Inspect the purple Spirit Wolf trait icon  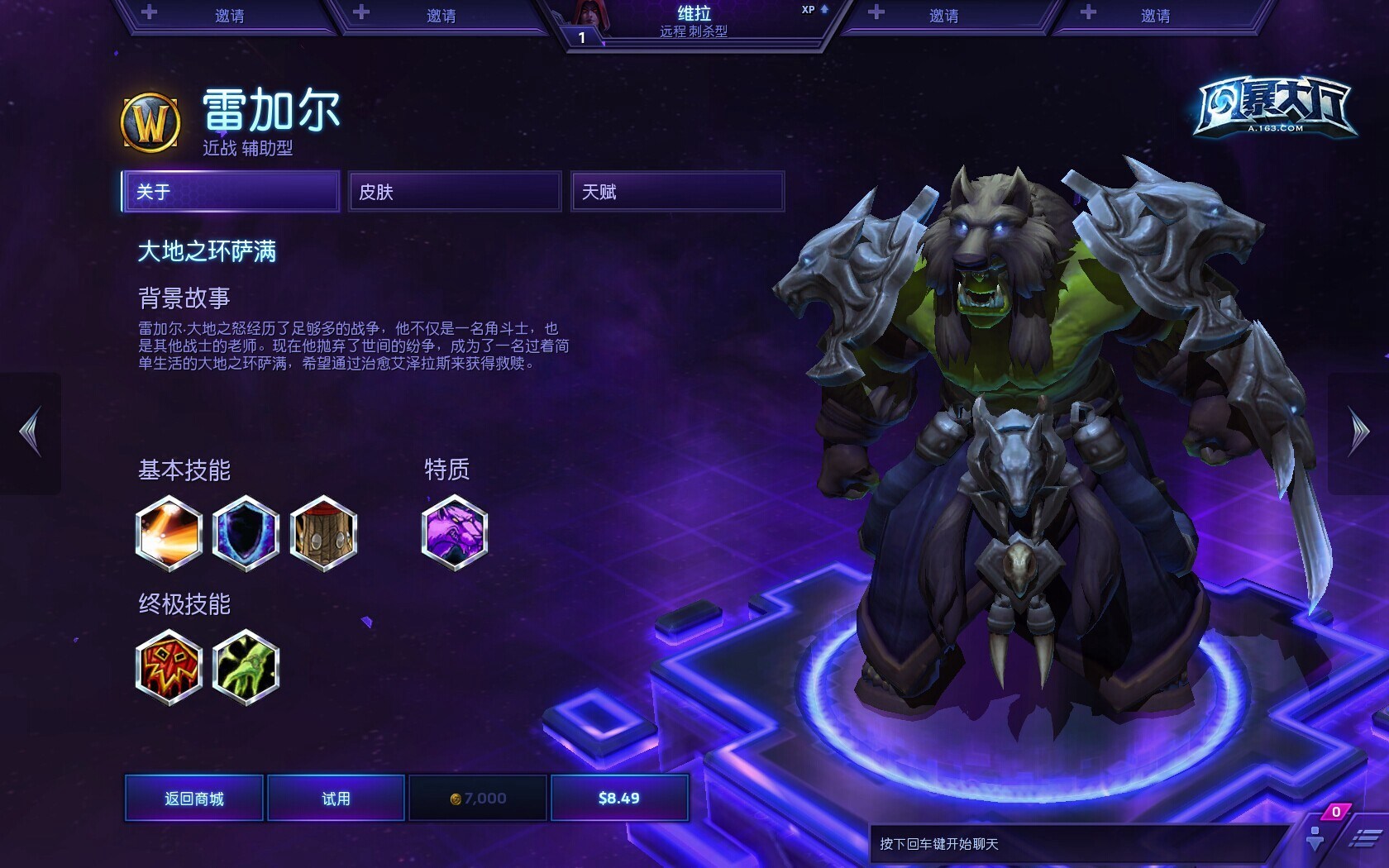coord(454,533)
